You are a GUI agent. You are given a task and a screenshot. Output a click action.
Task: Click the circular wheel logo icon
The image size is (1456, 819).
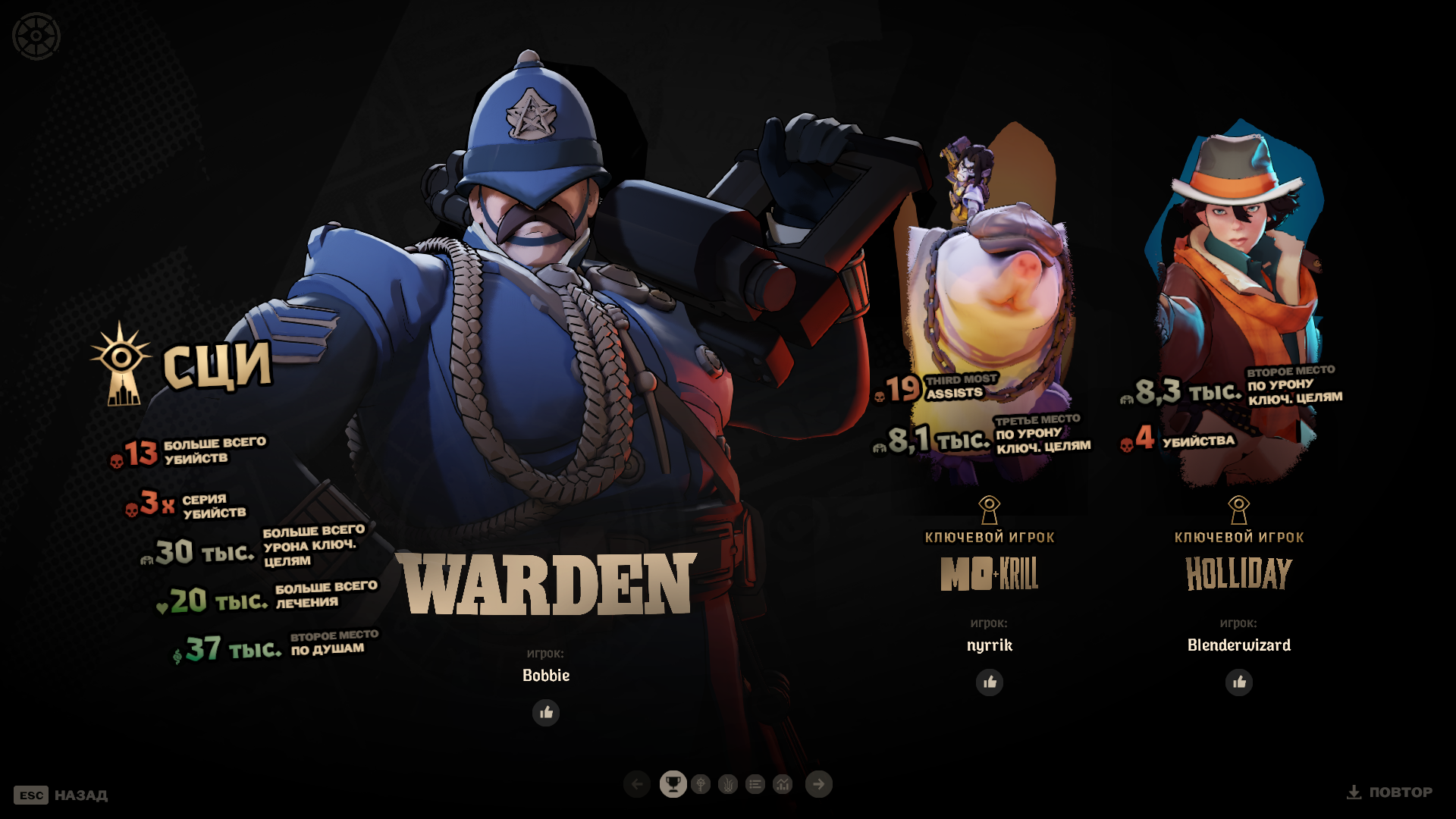pyautogui.click(x=36, y=36)
